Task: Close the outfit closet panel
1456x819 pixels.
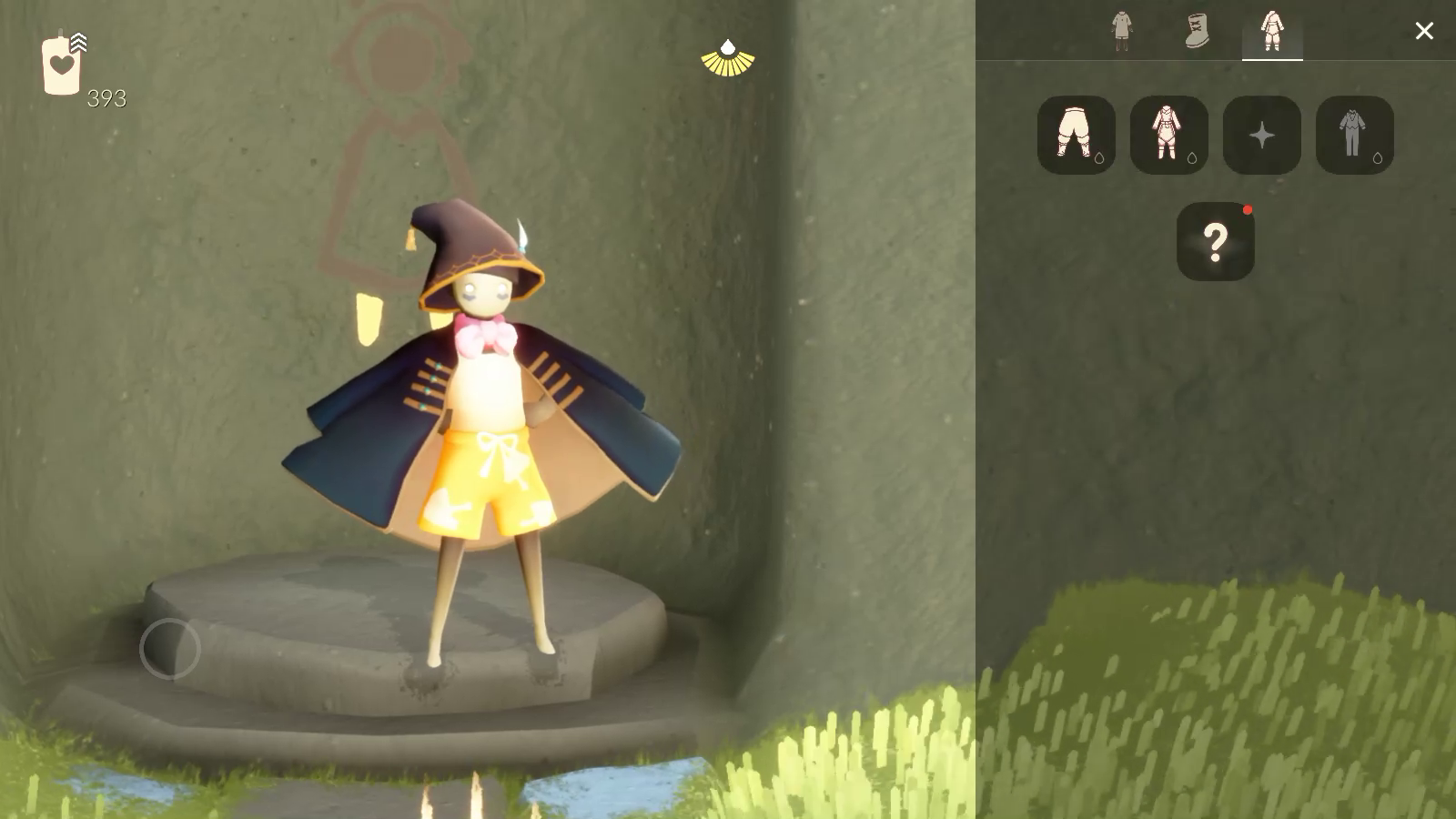Action: [x=1424, y=31]
